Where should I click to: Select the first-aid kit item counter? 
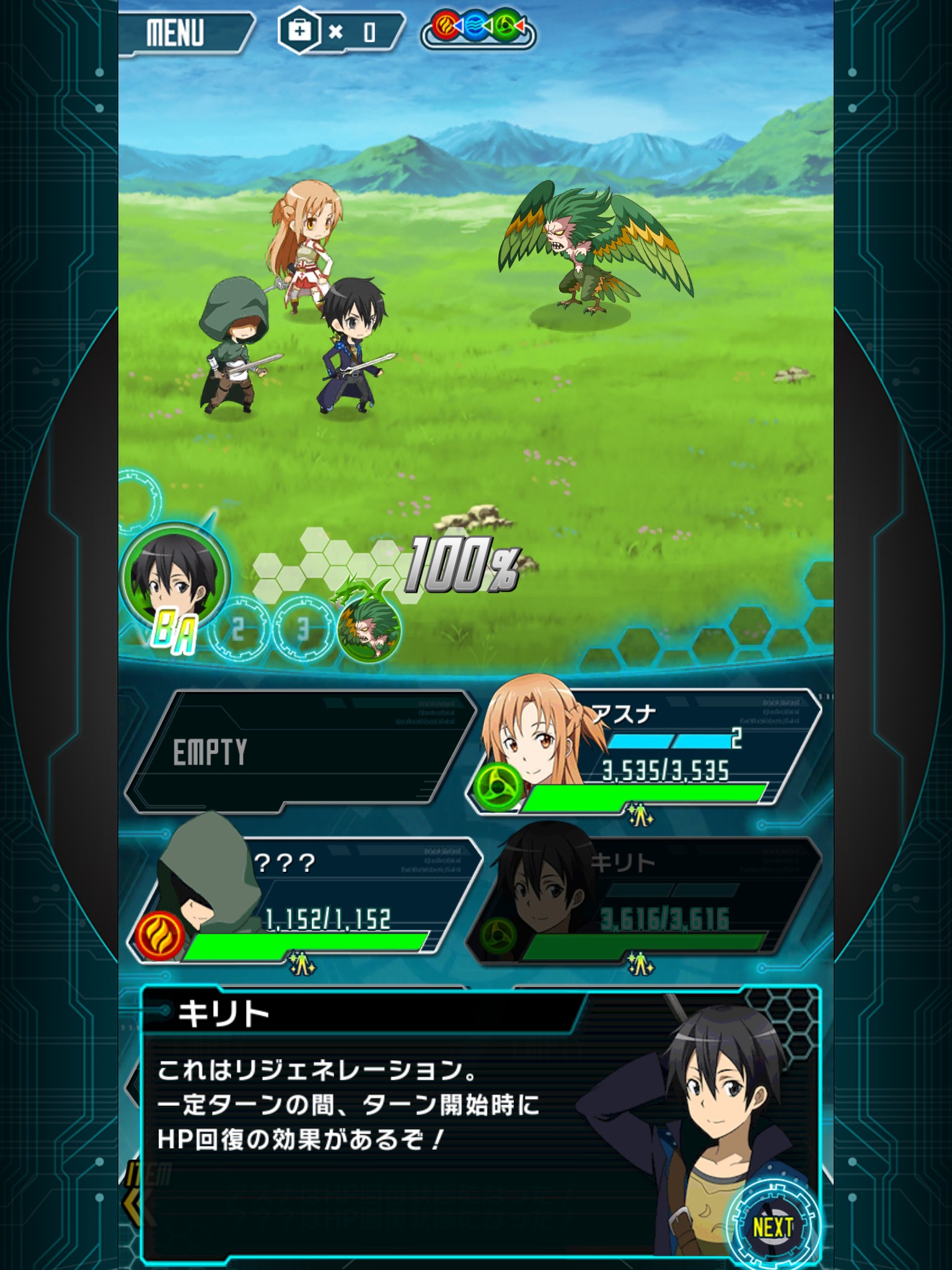338,31
